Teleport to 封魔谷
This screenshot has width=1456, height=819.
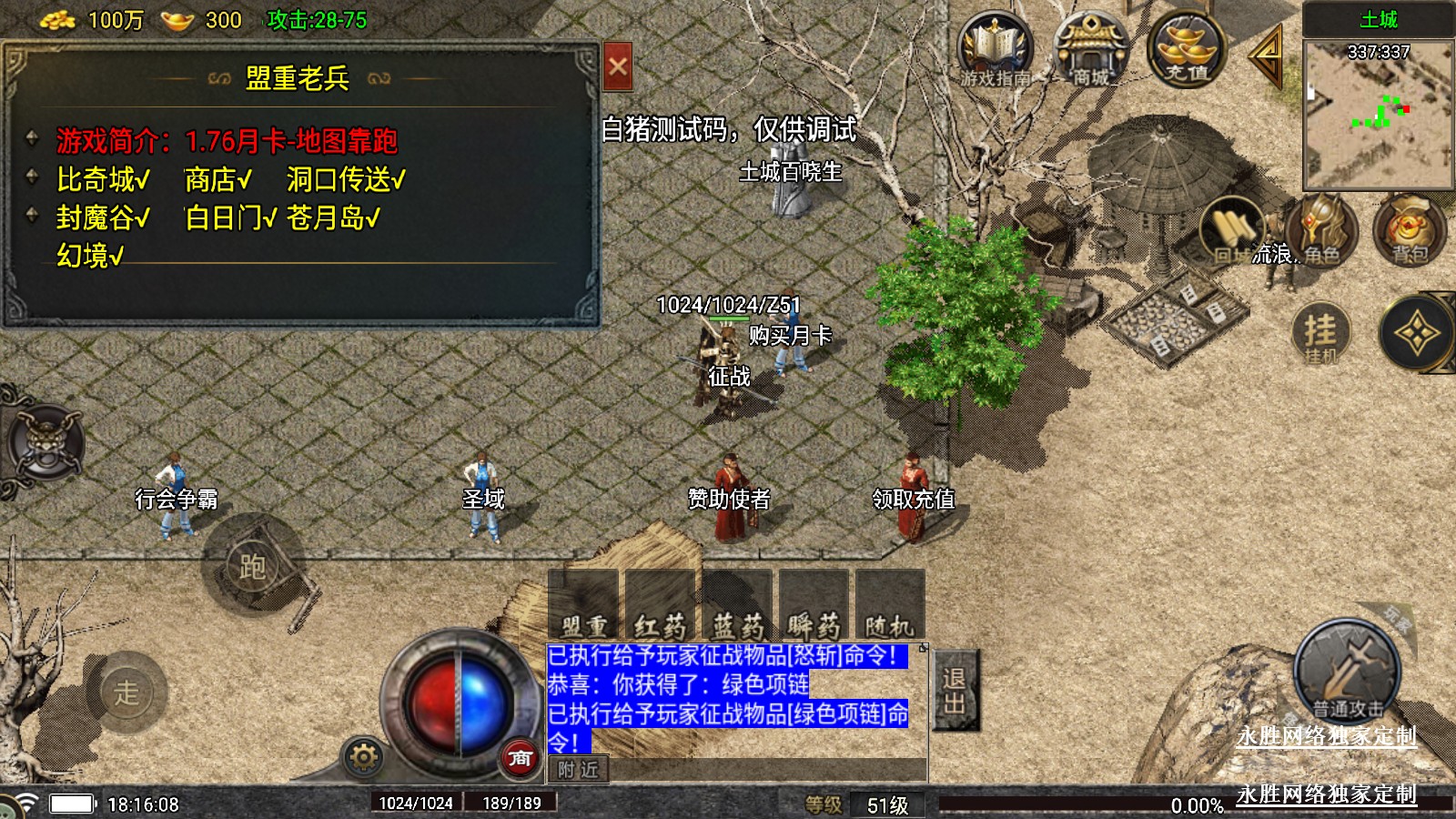(103, 217)
